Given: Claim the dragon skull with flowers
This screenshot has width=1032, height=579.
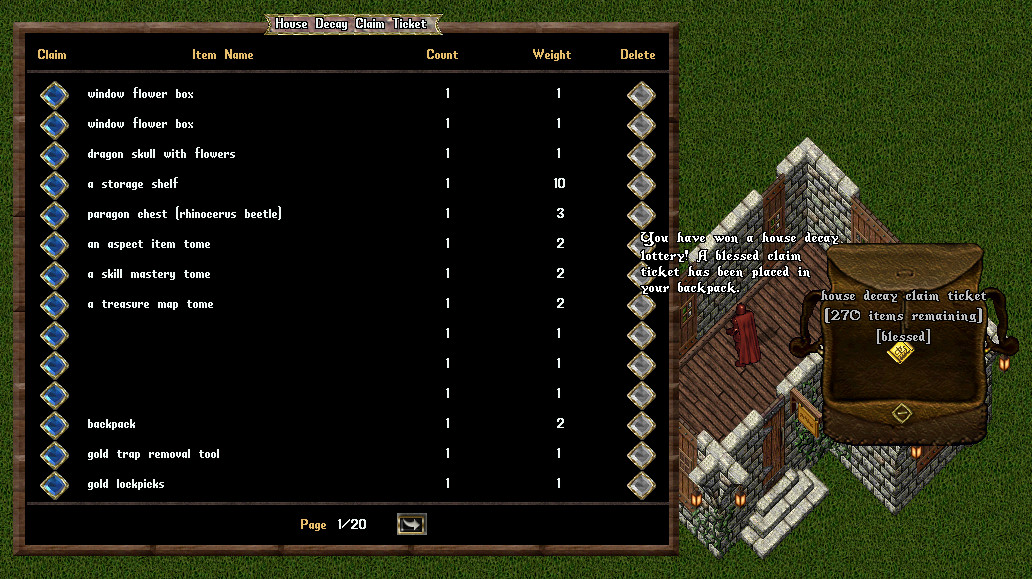Looking at the screenshot, I should (53, 155).
